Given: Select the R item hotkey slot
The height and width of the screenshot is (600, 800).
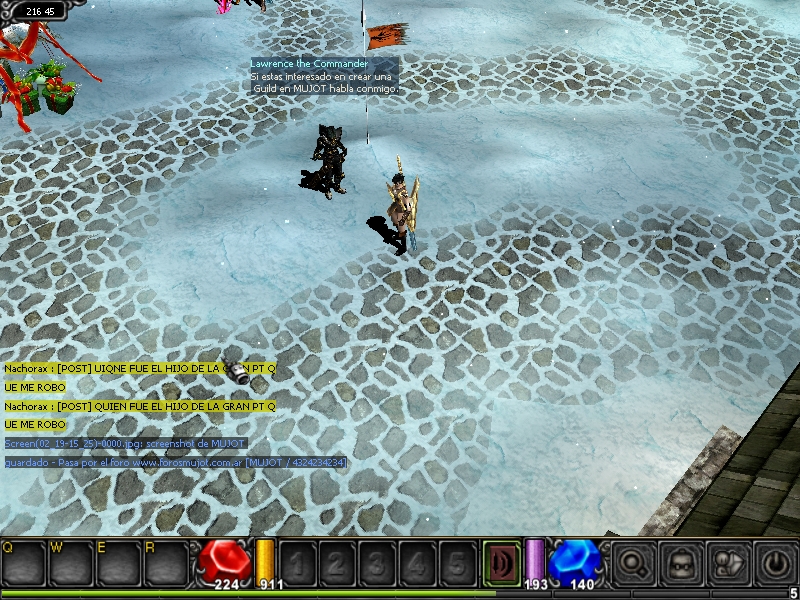Looking at the screenshot, I should click(167, 564).
